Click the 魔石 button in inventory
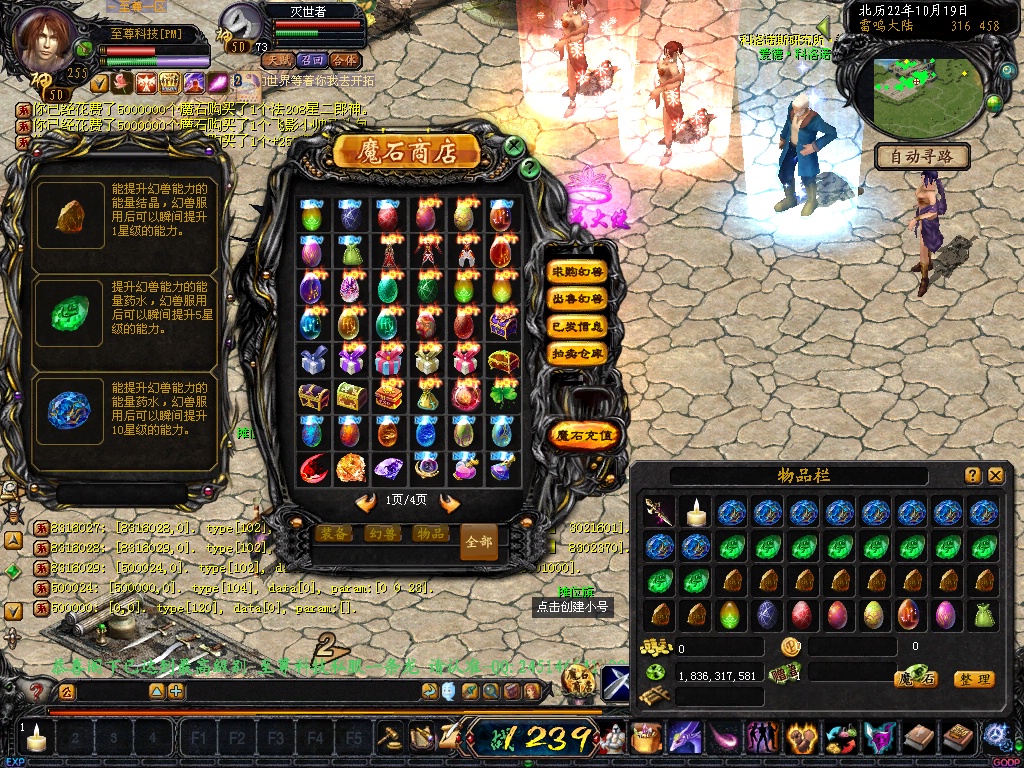 tap(915, 679)
